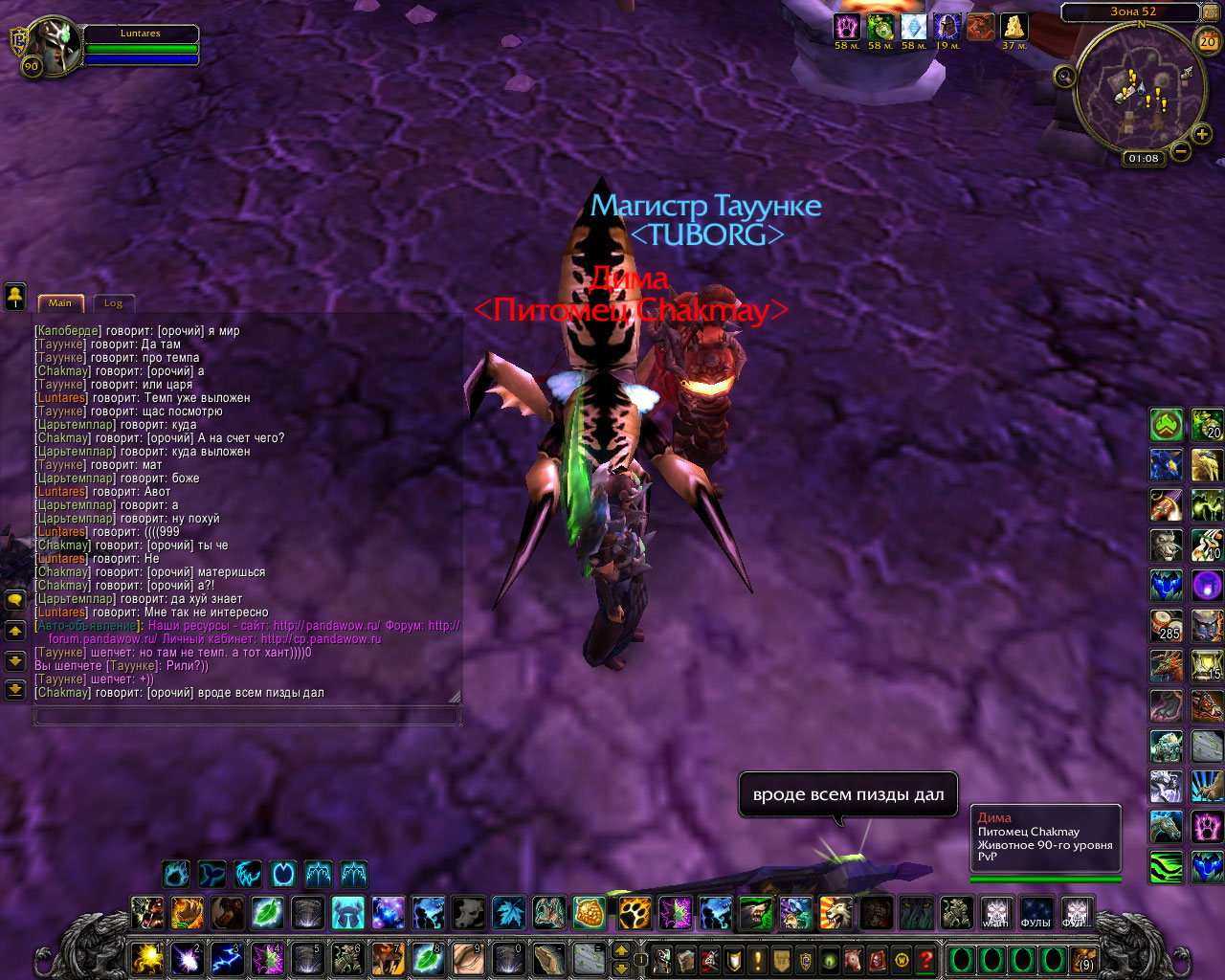
Task: Click the cheese buff icon
Action: [1013, 27]
